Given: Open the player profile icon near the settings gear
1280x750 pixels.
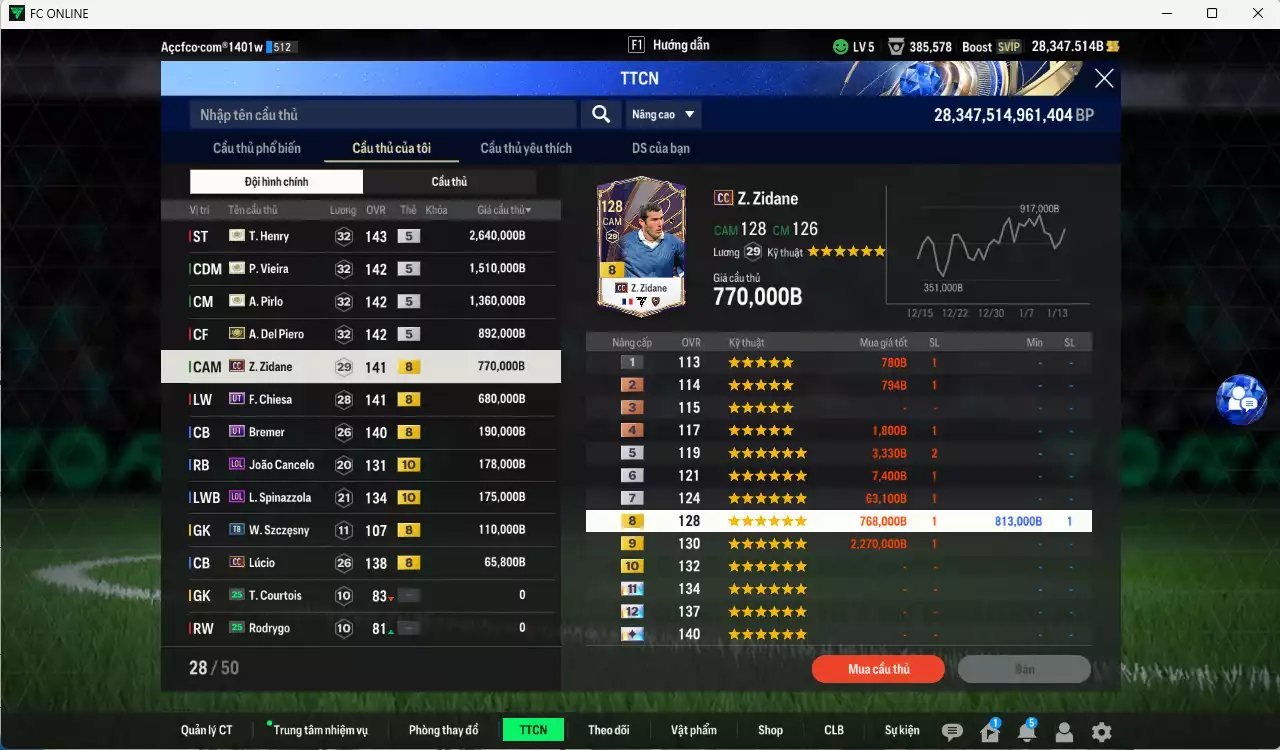Looking at the screenshot, I should pos(1065,731).
